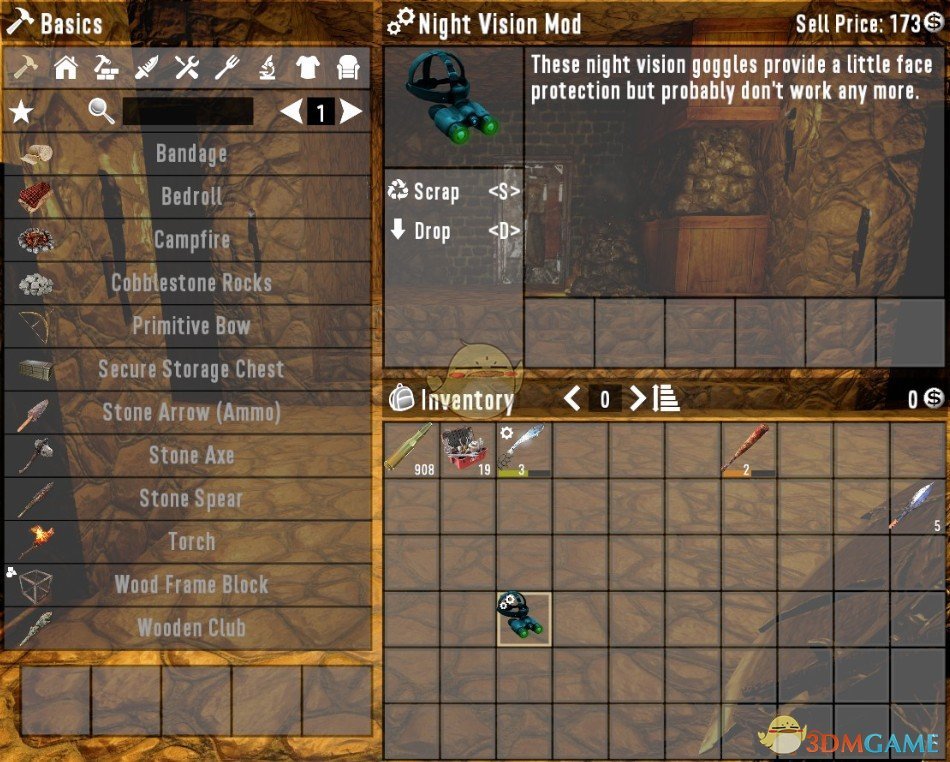Go to the next recipe page
950x762 pixels.
click(350, 112)
